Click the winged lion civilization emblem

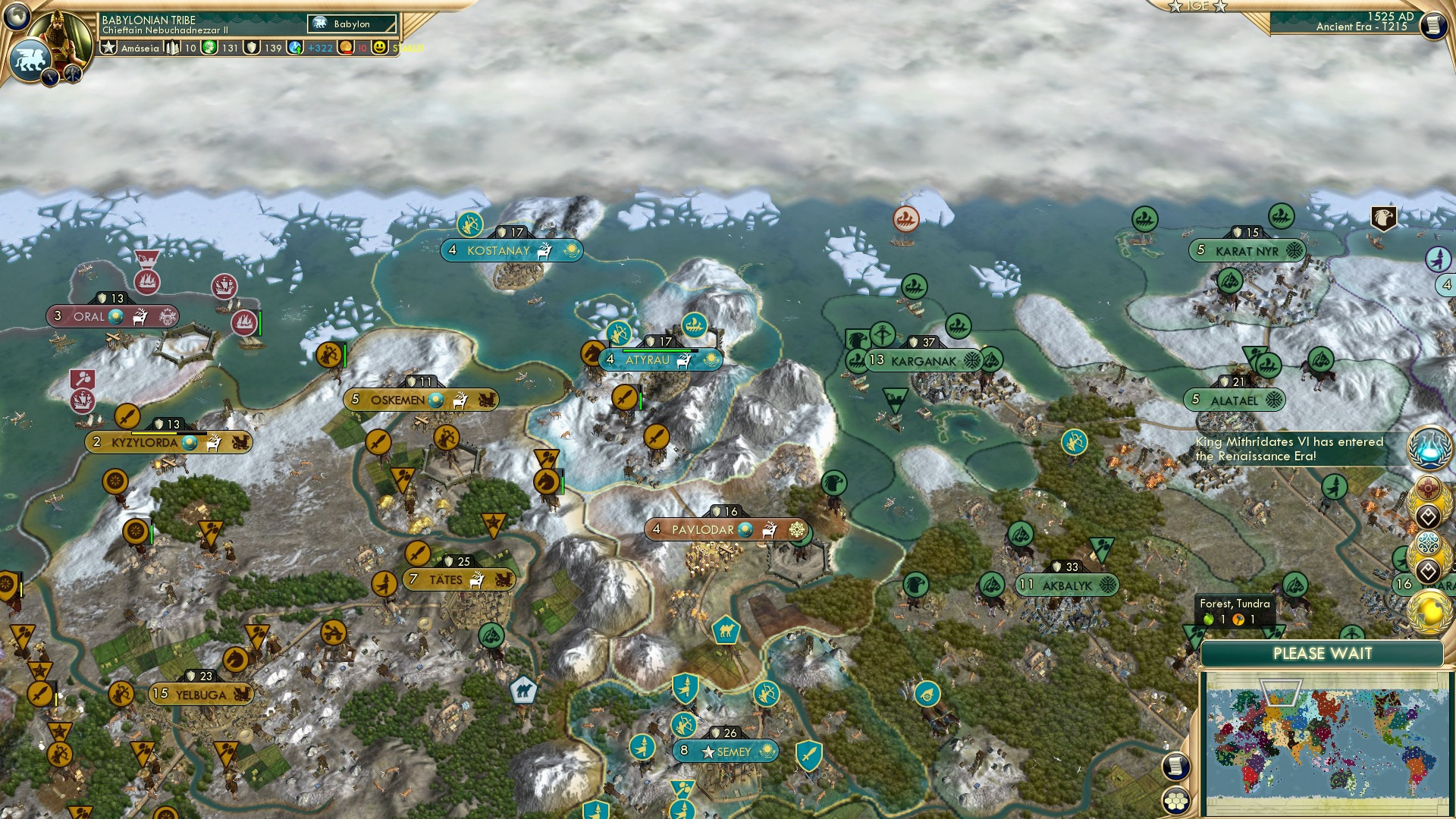tap(29, 60)
